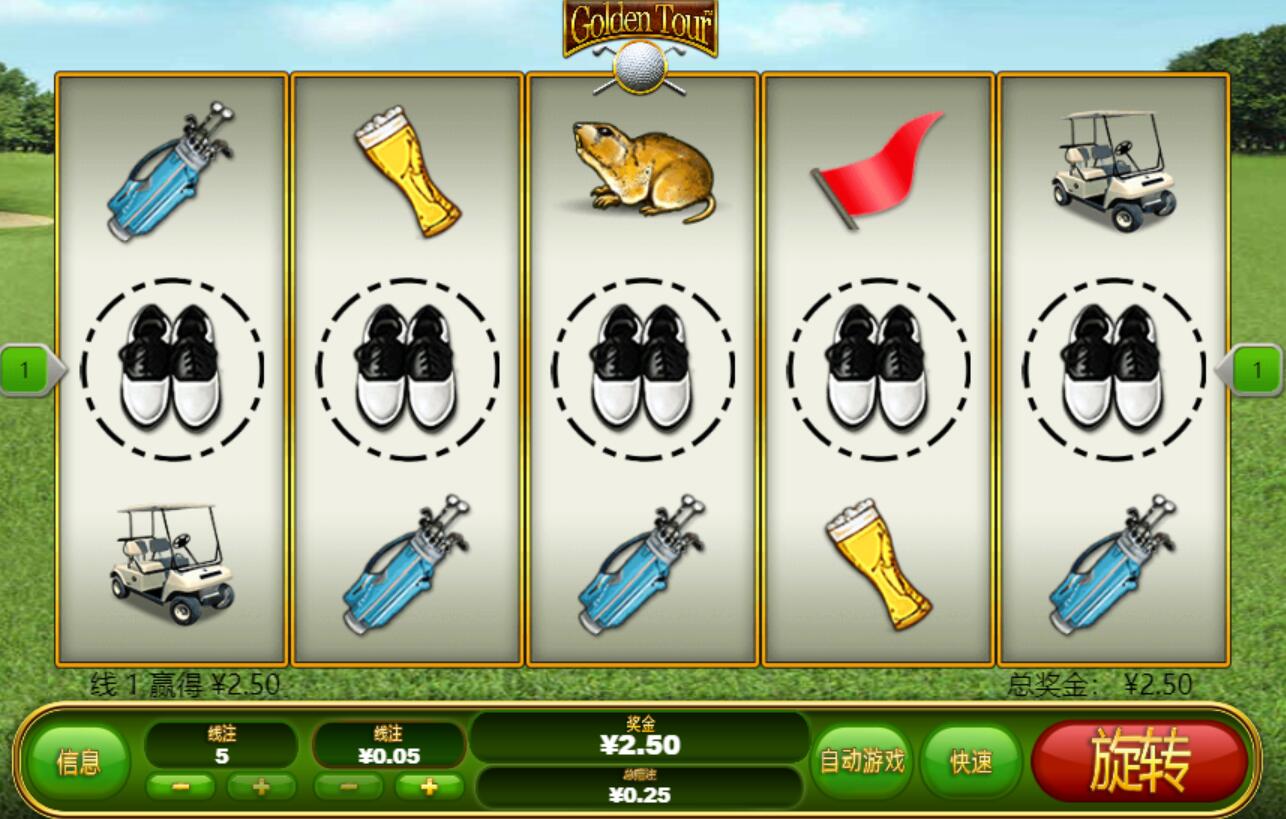1286x819 pixels.
Task: Select the left payline 1 marker
Action: click(27, 371)
